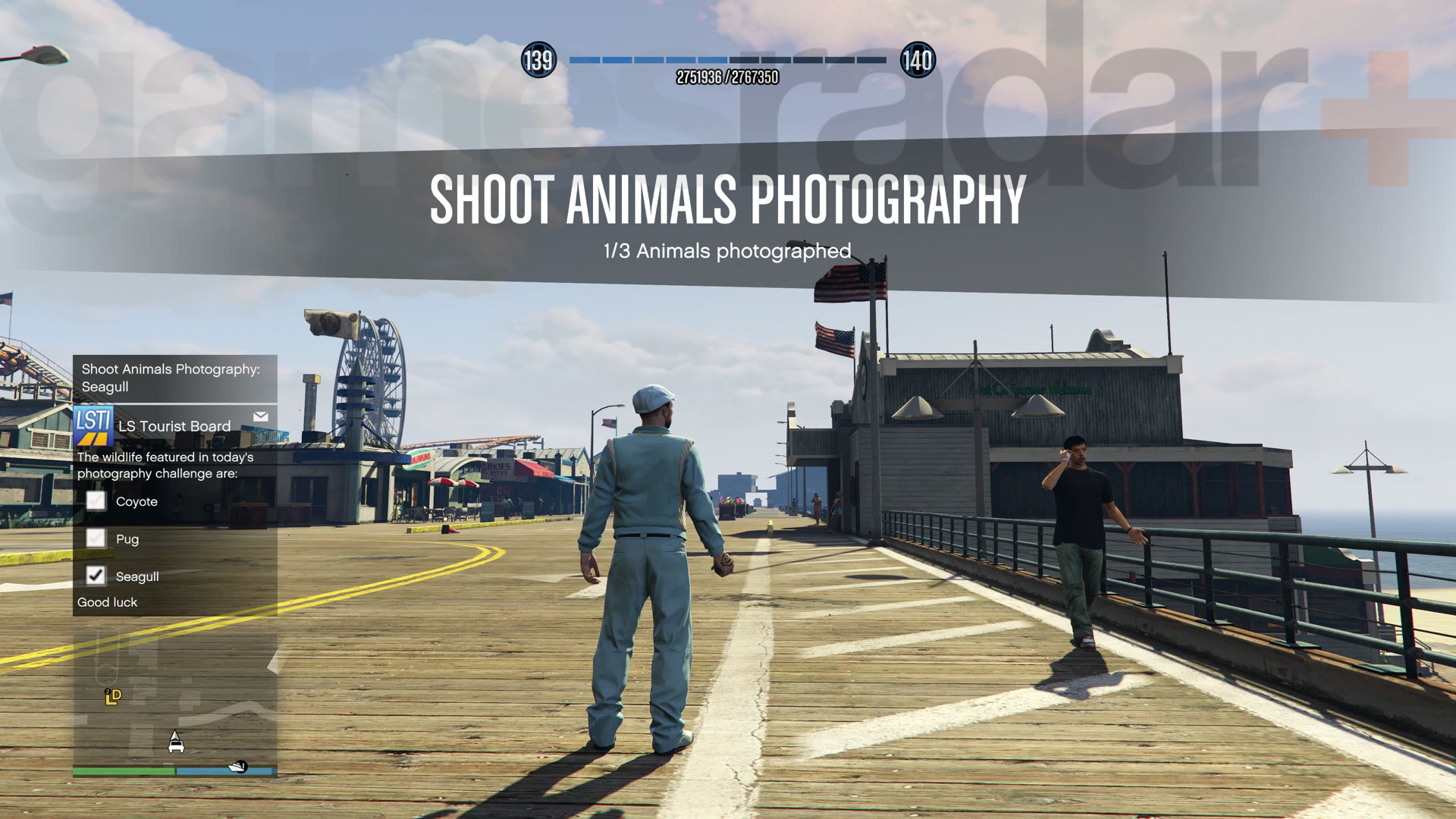Click the Good luck message text

coord(107,601)
